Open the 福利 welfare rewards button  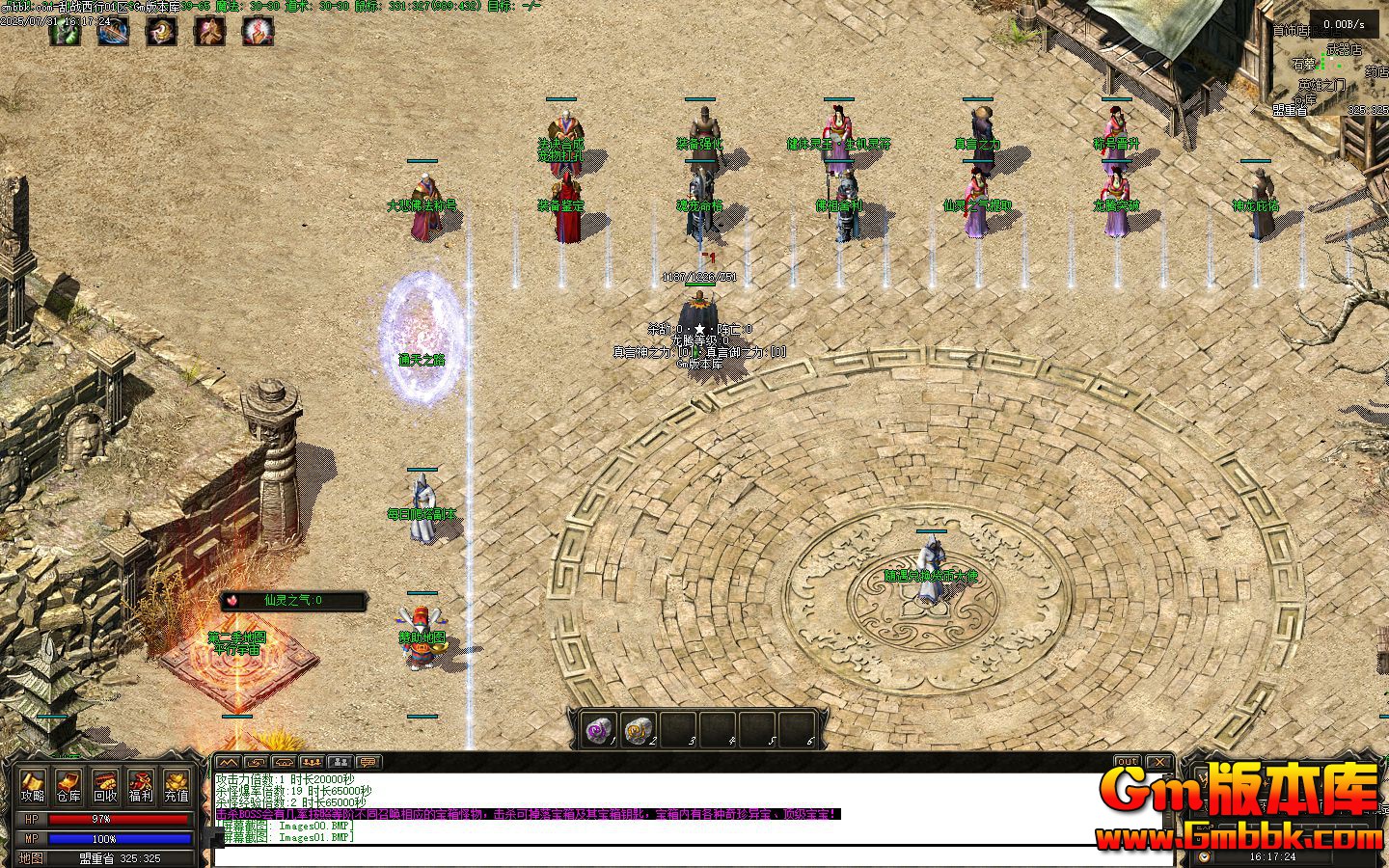tap(141, 785)
